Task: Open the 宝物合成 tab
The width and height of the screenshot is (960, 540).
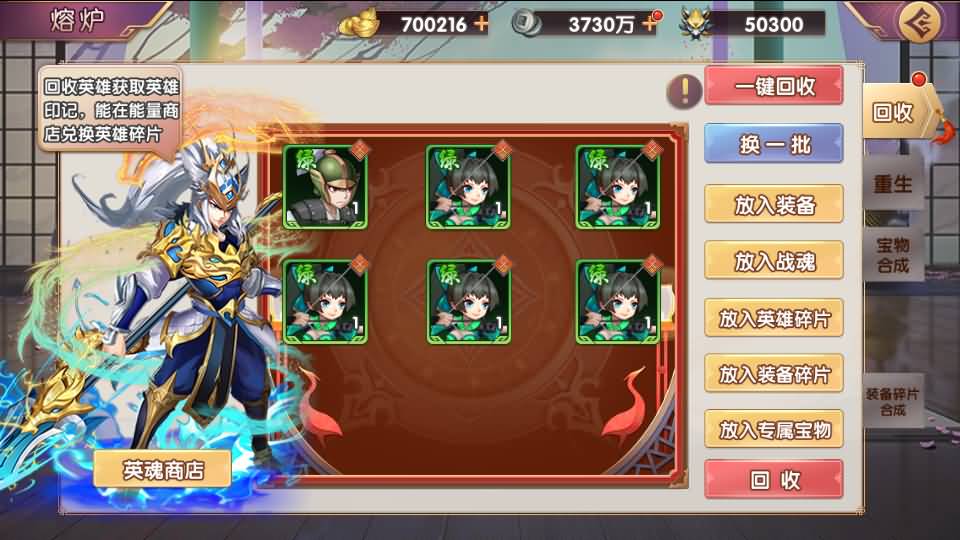Action: [x=893, y=254]
